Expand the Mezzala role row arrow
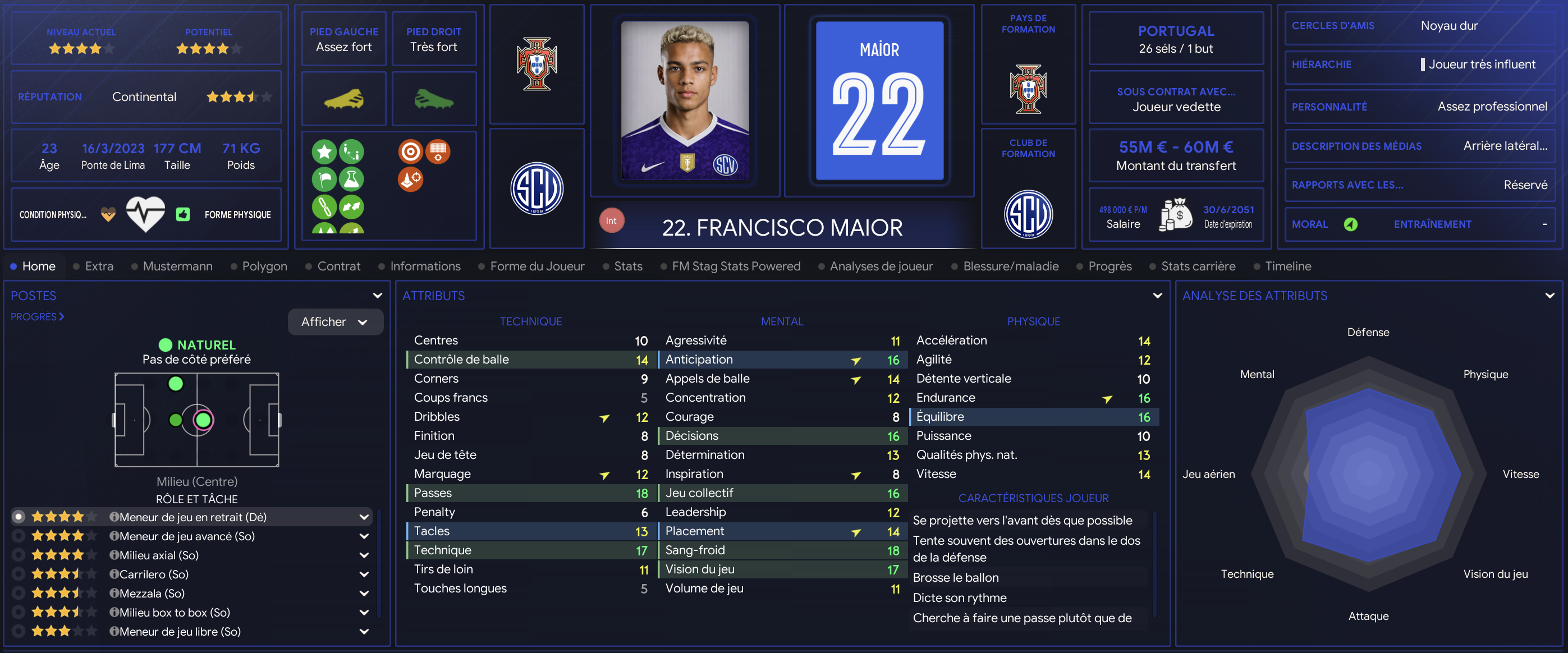 click(364, 594)
